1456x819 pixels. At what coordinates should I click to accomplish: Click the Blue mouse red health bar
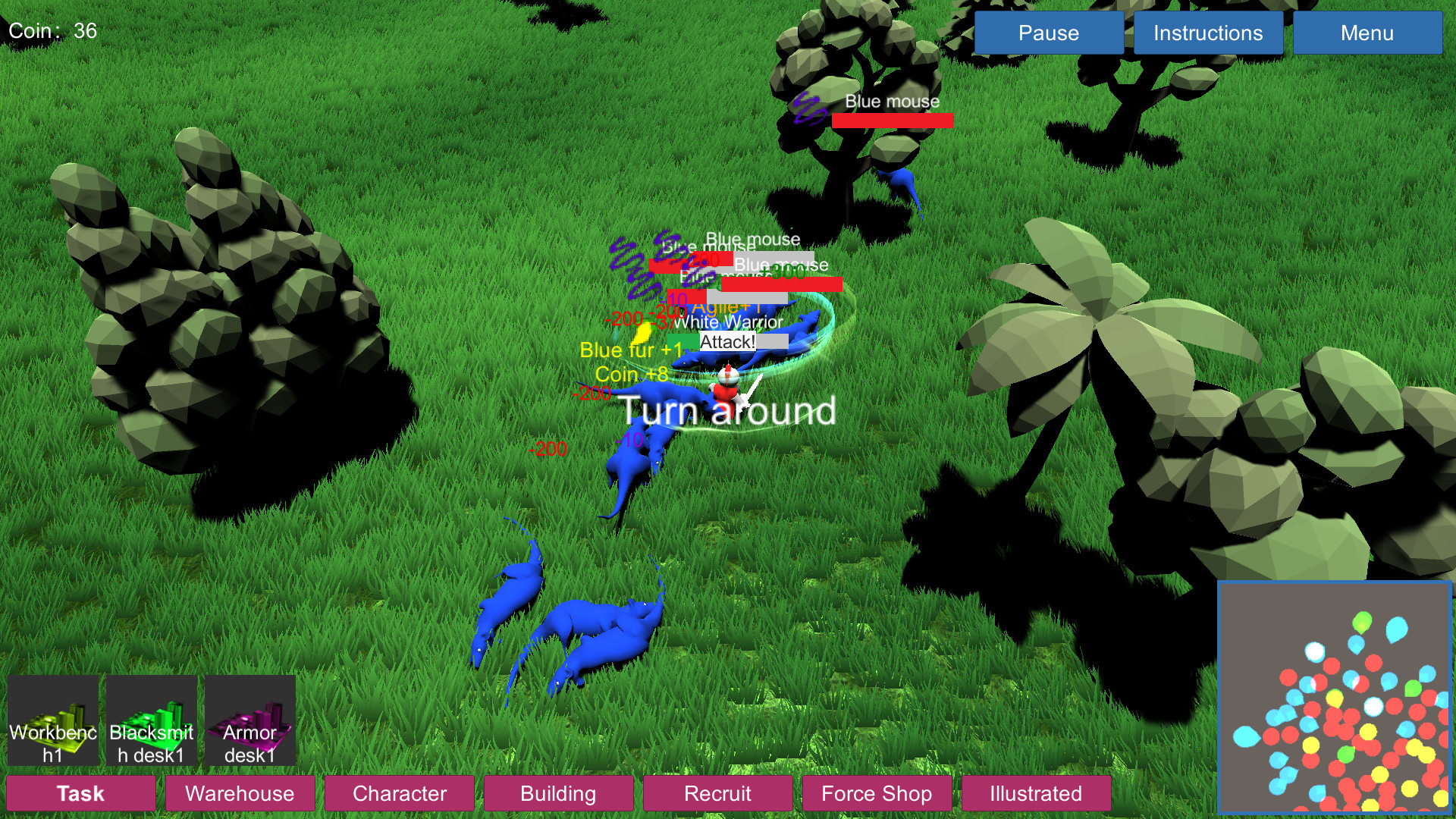point(892,120)
